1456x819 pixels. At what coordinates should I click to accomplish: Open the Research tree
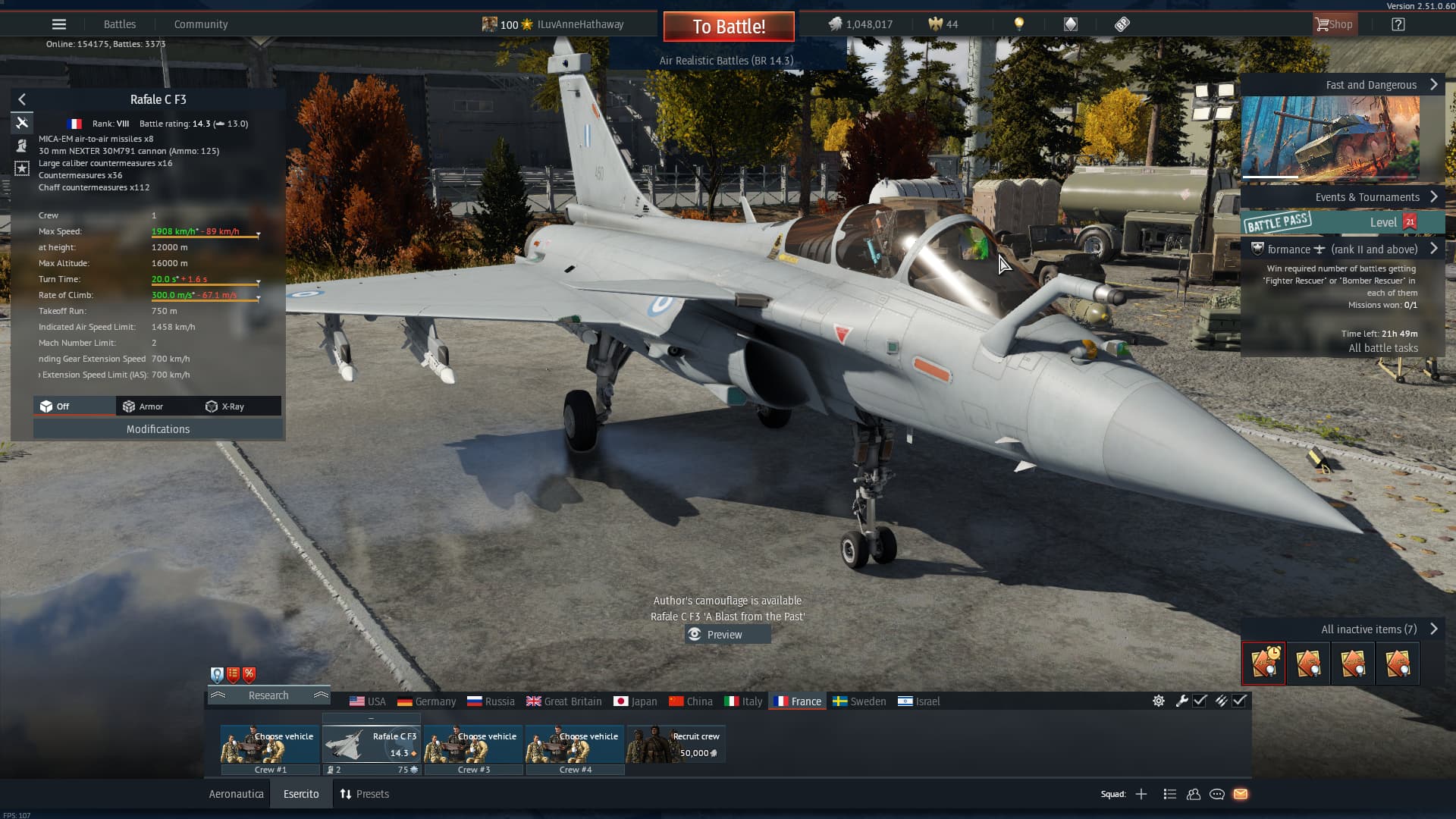pyautogui.click(x=268, y=695)
